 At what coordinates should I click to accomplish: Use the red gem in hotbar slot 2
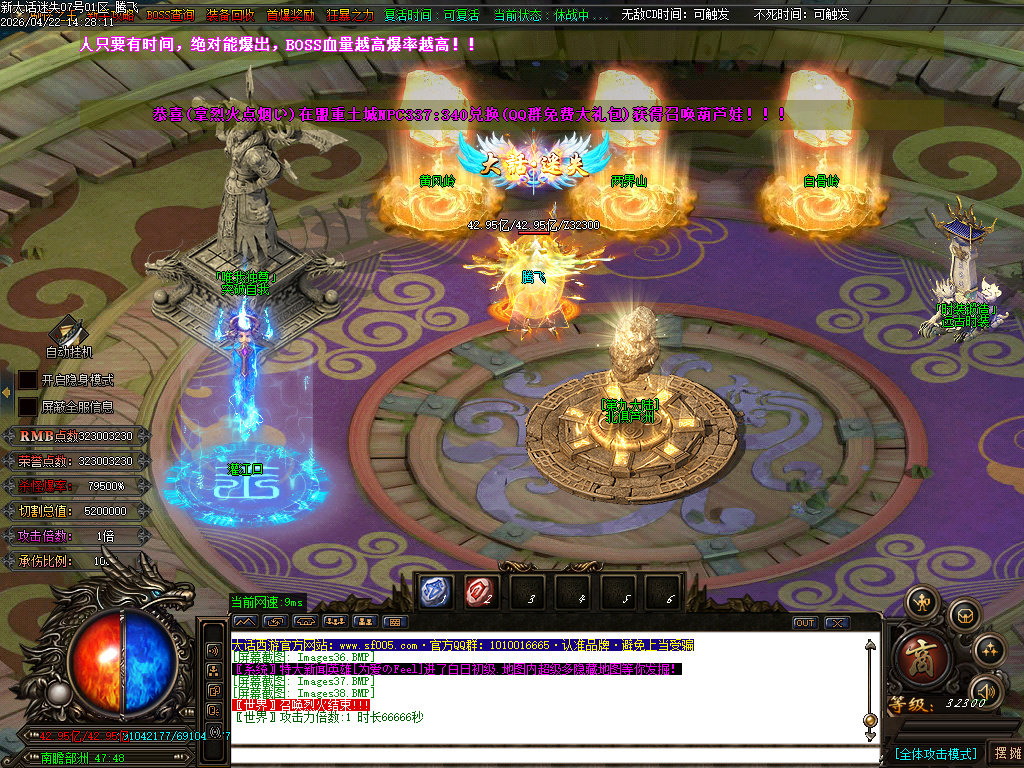click(x=482, y=592)
